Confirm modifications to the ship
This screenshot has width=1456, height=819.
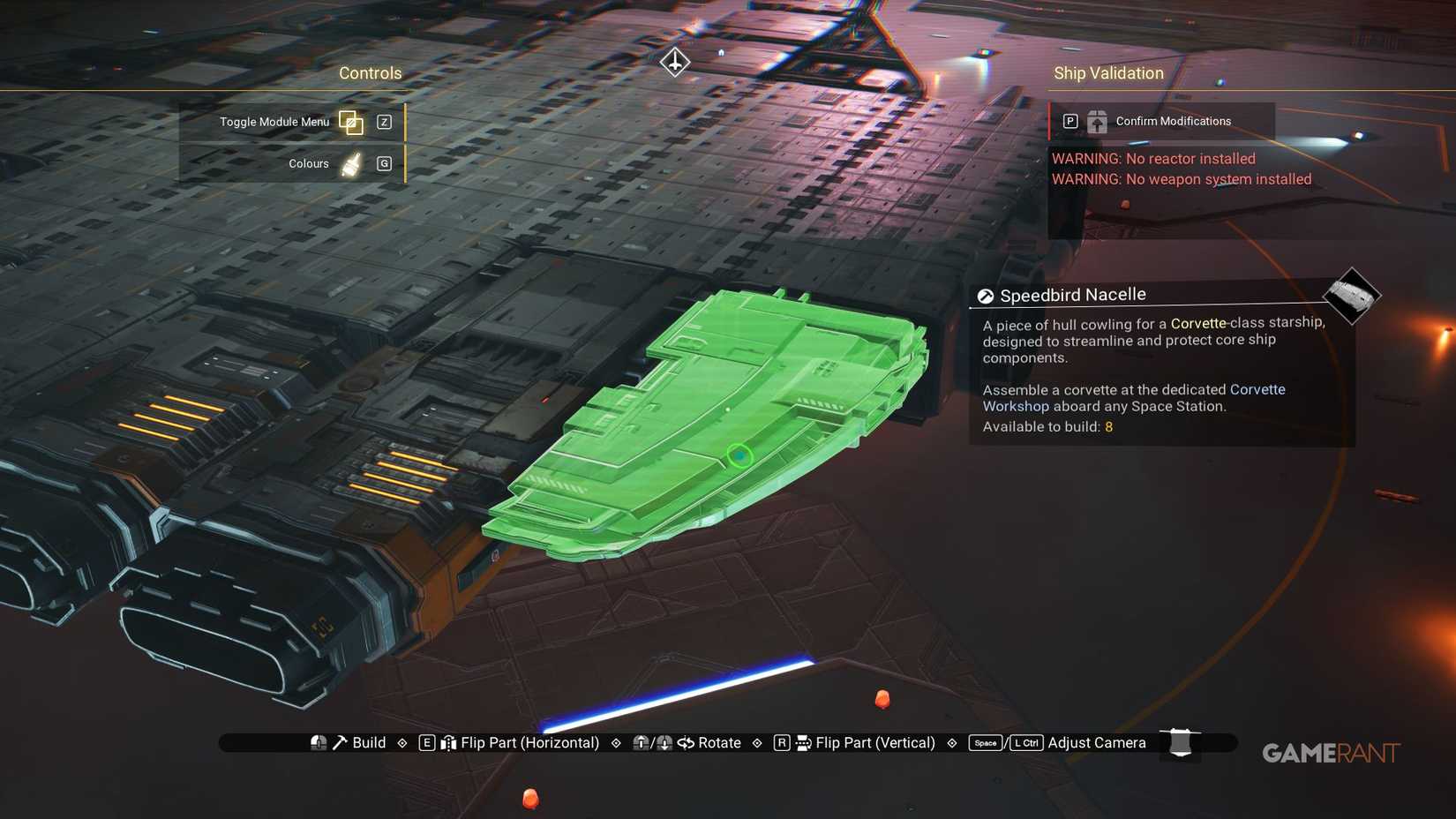click(x=1173, y=121)
